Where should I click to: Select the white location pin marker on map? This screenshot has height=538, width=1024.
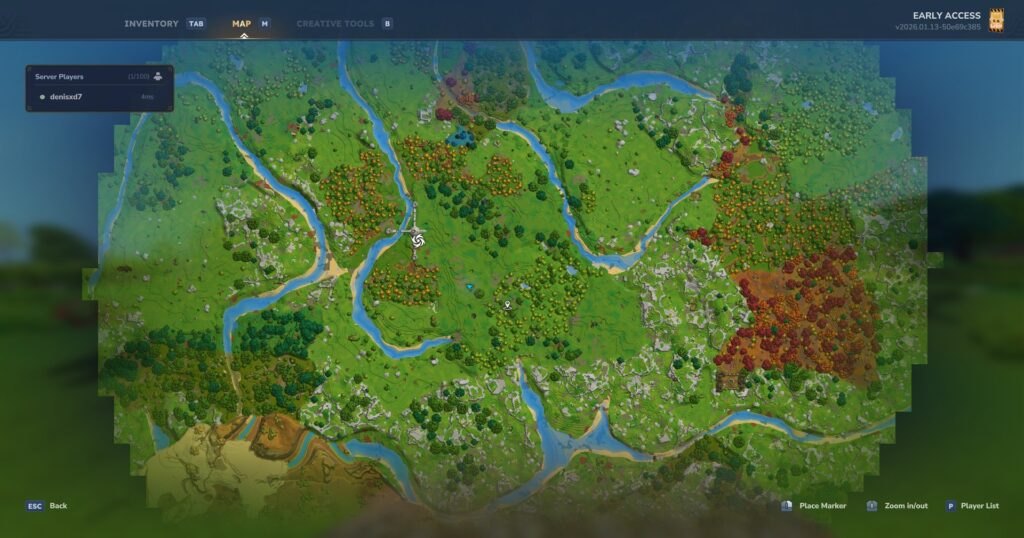click(x=508, y=302)
